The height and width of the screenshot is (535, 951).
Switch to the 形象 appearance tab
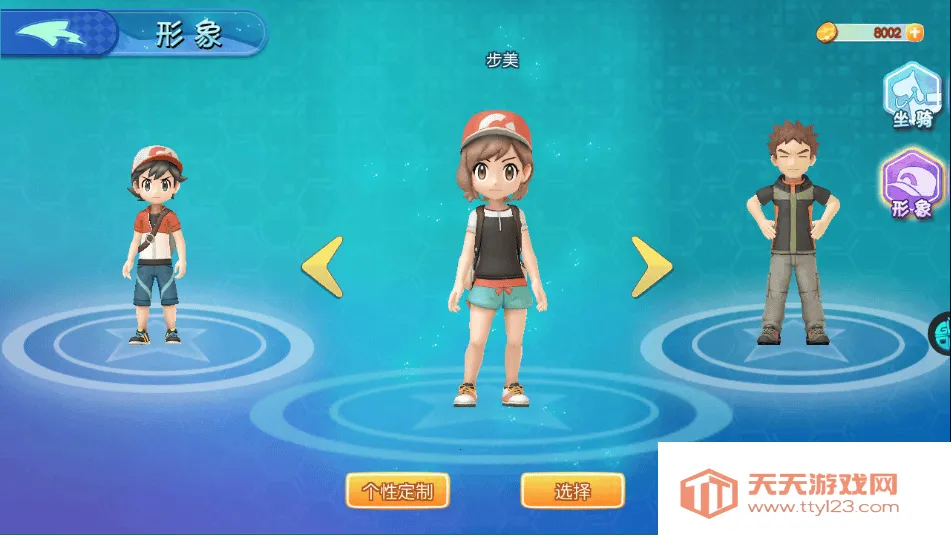(x=910, y=187)
